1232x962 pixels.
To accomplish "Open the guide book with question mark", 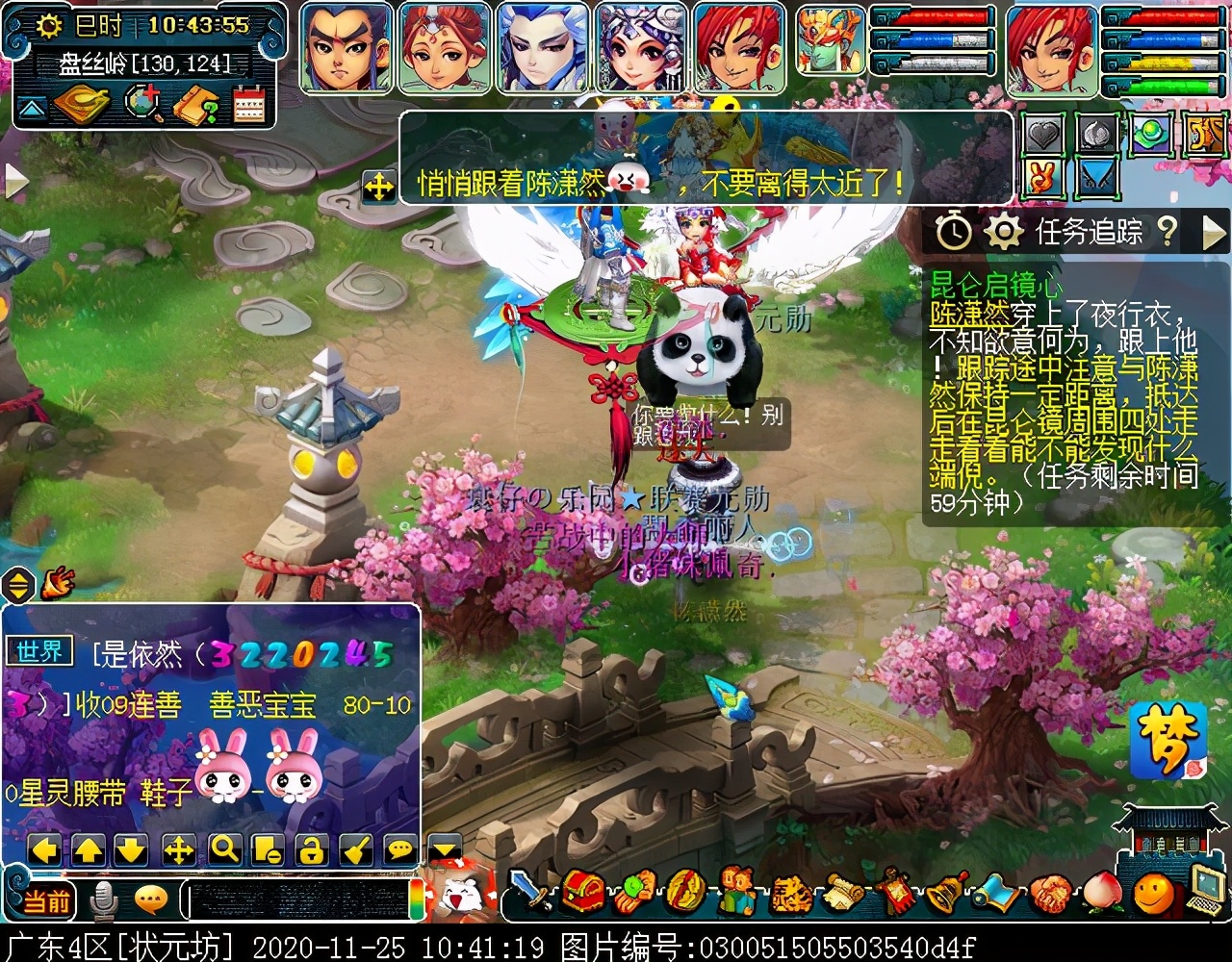I will pyautogui.click(x=195, y=106).
